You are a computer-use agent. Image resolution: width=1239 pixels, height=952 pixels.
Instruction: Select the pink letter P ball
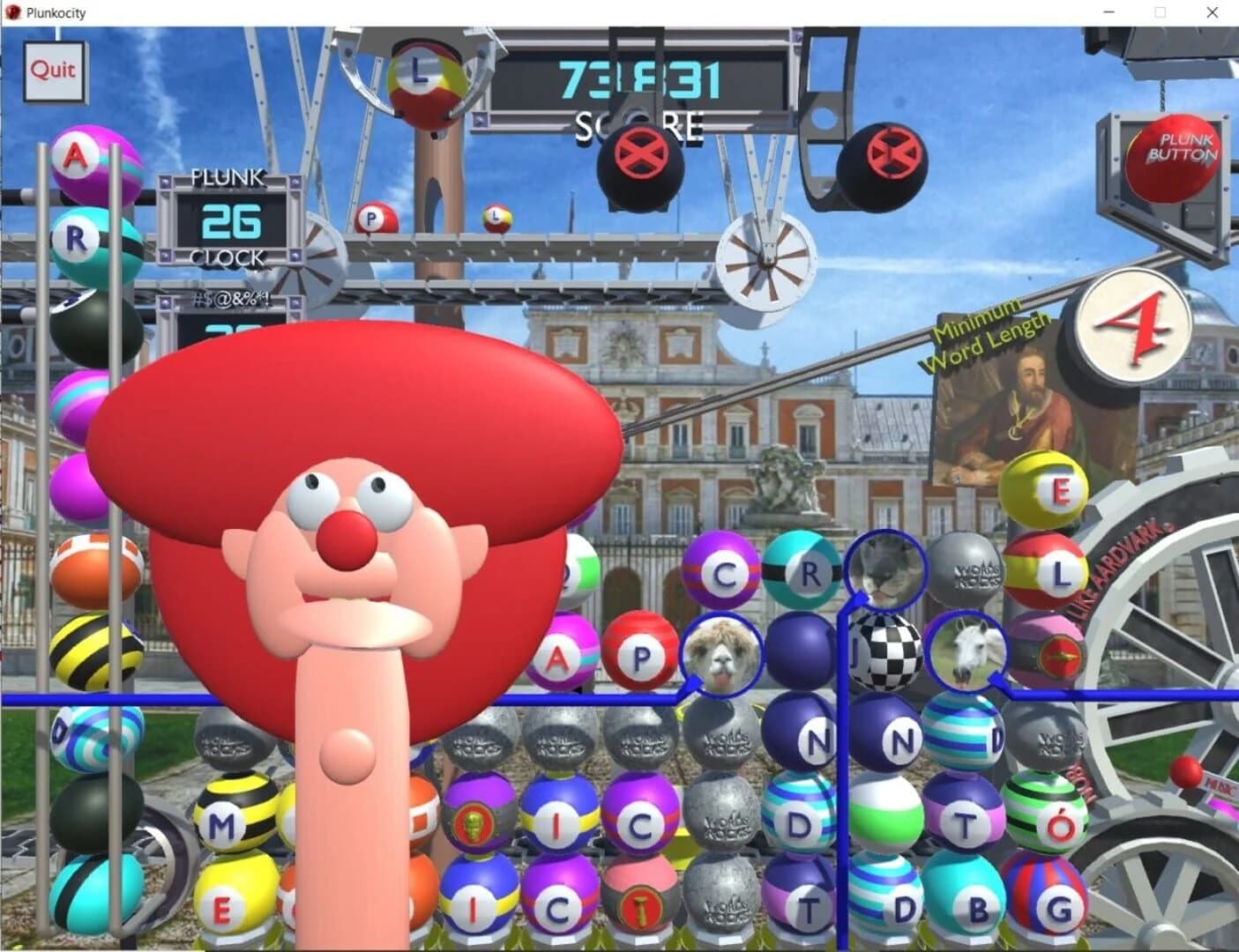pyautogui.click(x=643, y=658)
